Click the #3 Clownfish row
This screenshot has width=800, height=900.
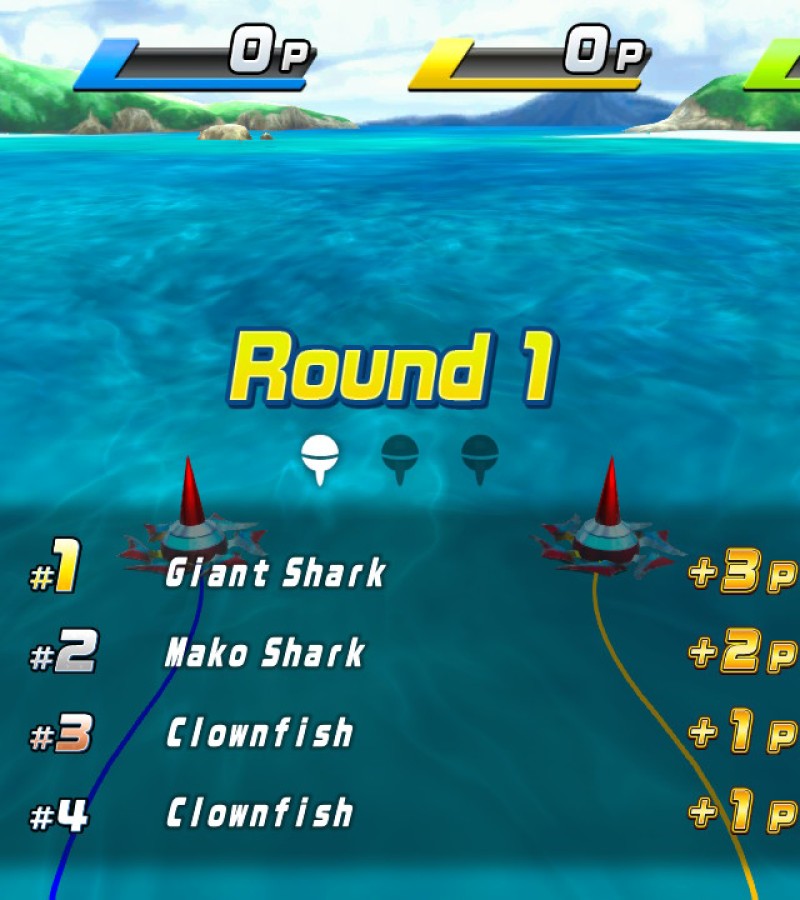[259, 734]
